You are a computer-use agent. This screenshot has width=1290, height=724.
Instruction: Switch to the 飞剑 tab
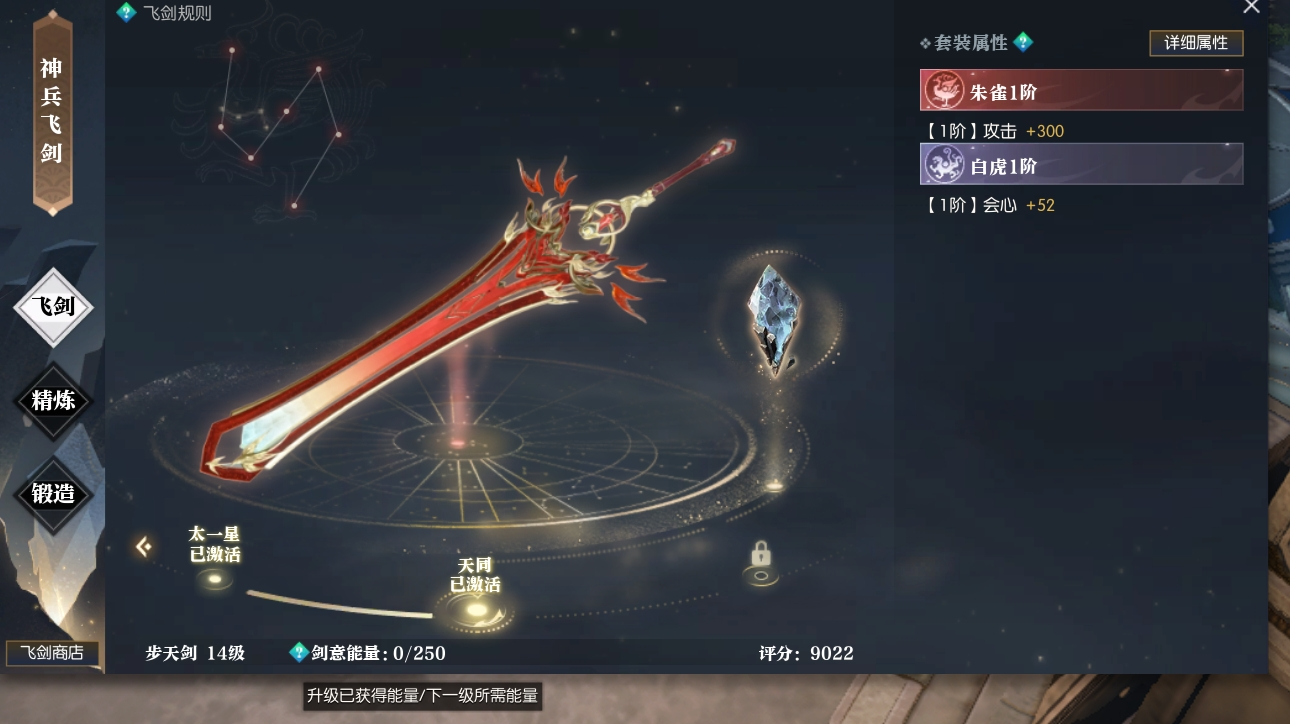53,307
